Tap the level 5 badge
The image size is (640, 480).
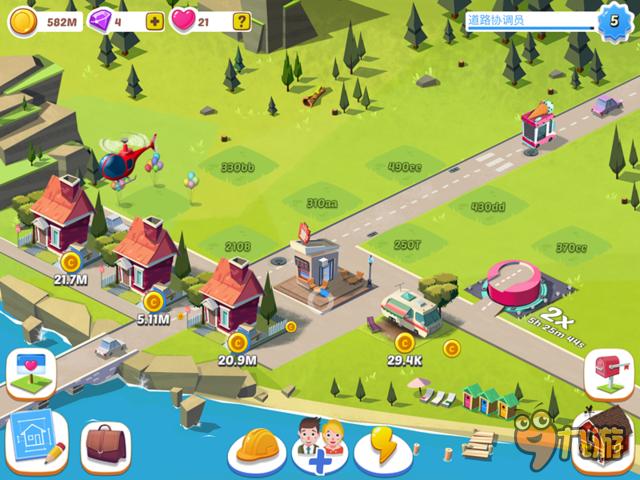click(x=613, y=20)
